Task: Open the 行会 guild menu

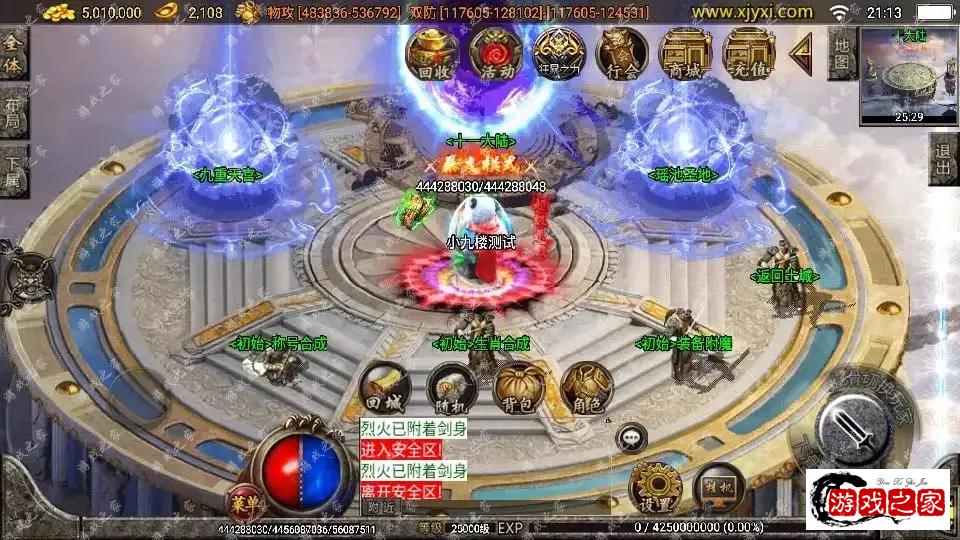Action: point(621,53)
